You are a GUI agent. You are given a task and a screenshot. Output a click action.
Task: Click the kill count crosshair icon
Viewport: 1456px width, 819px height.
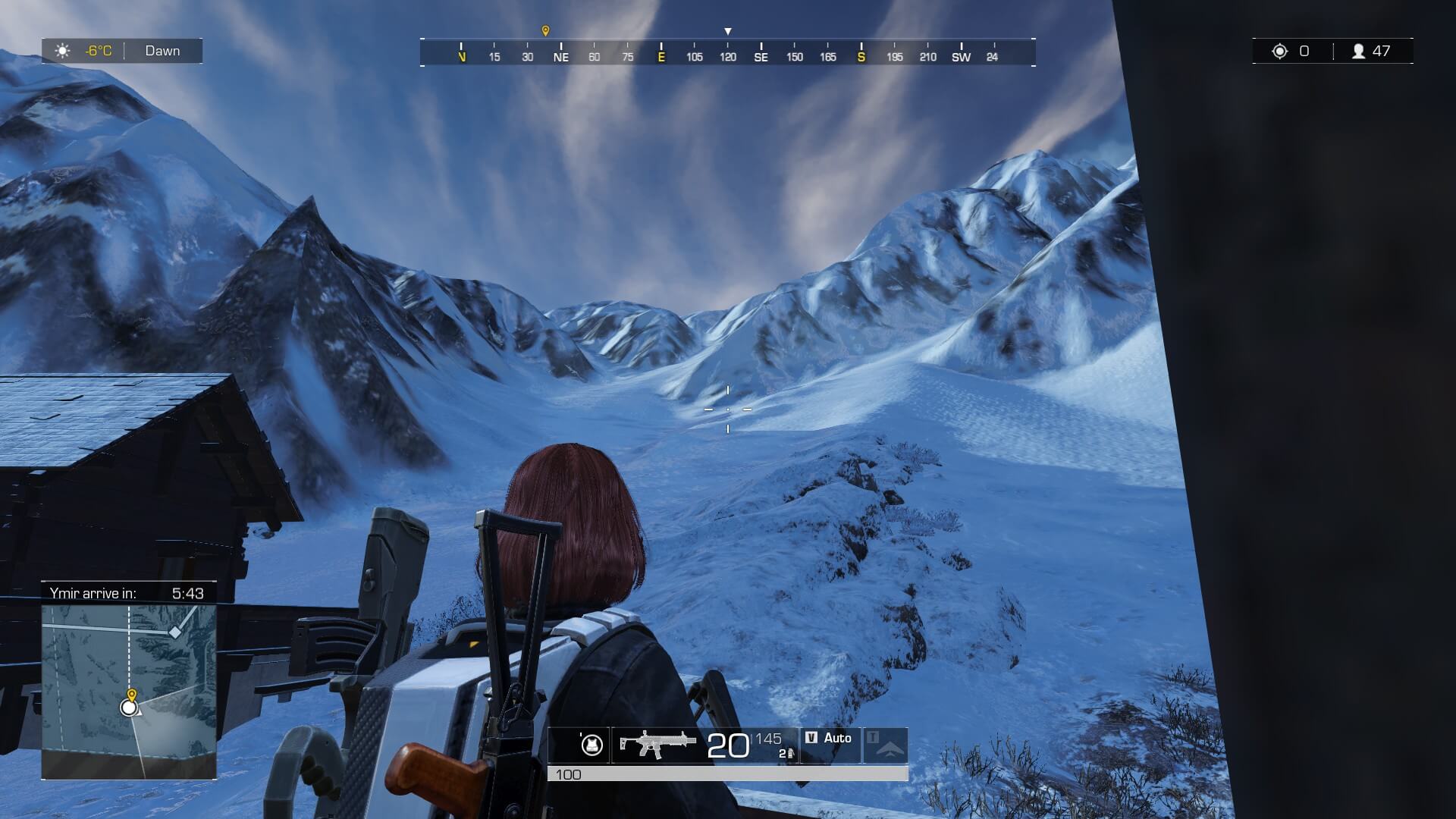click(1280, 52)
